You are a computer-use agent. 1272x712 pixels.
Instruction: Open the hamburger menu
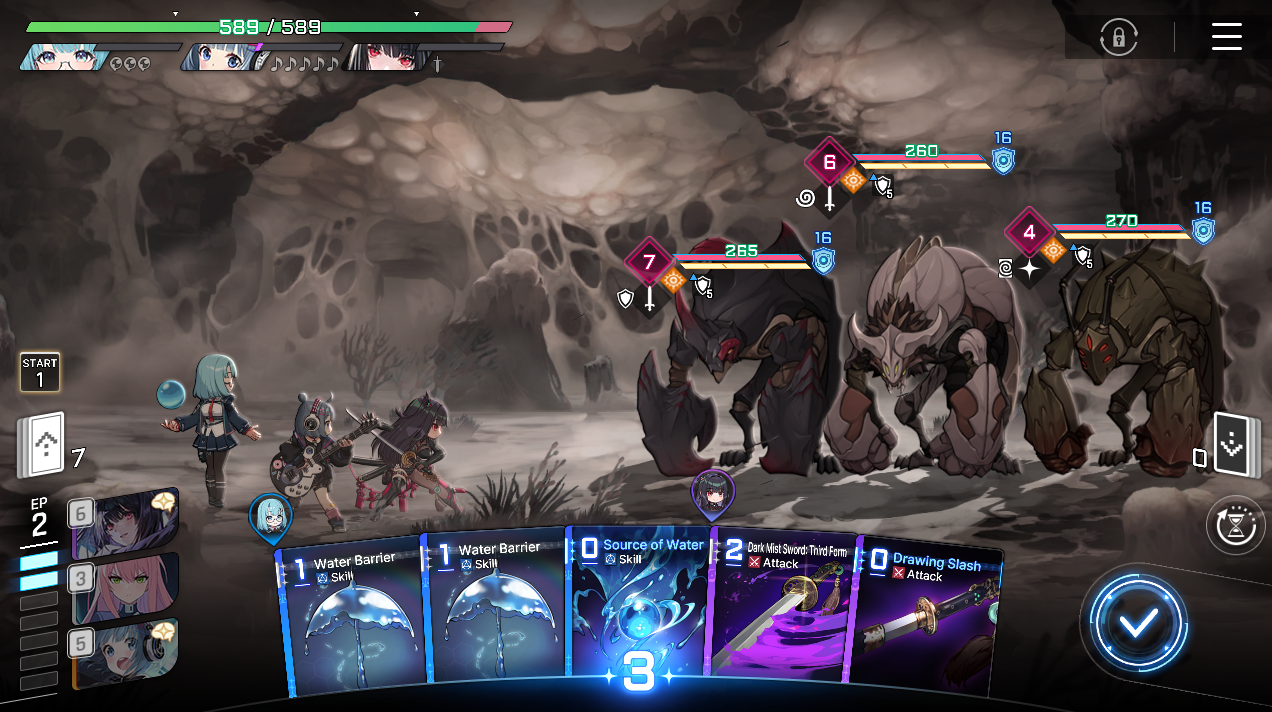coord(1226,36)
